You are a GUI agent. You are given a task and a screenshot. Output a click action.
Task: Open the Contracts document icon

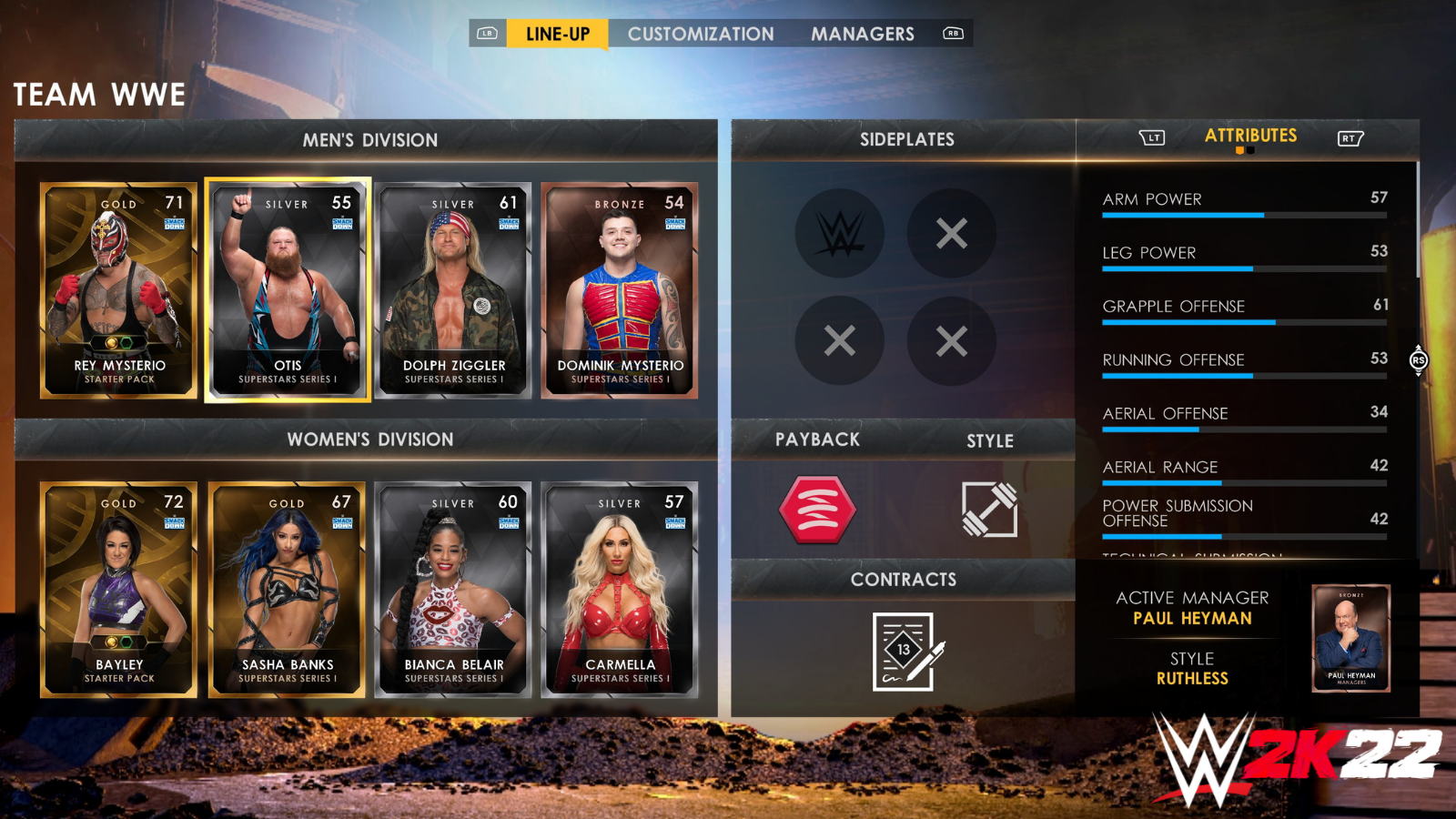[x=904, y=650]
